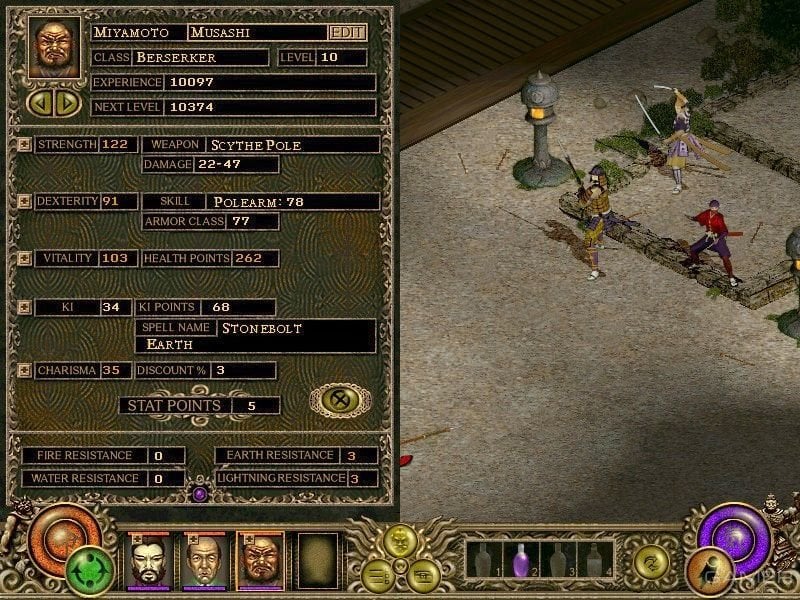Show the previous character with the left arrow
Viewport: 800px width, 600px height.
40,102
